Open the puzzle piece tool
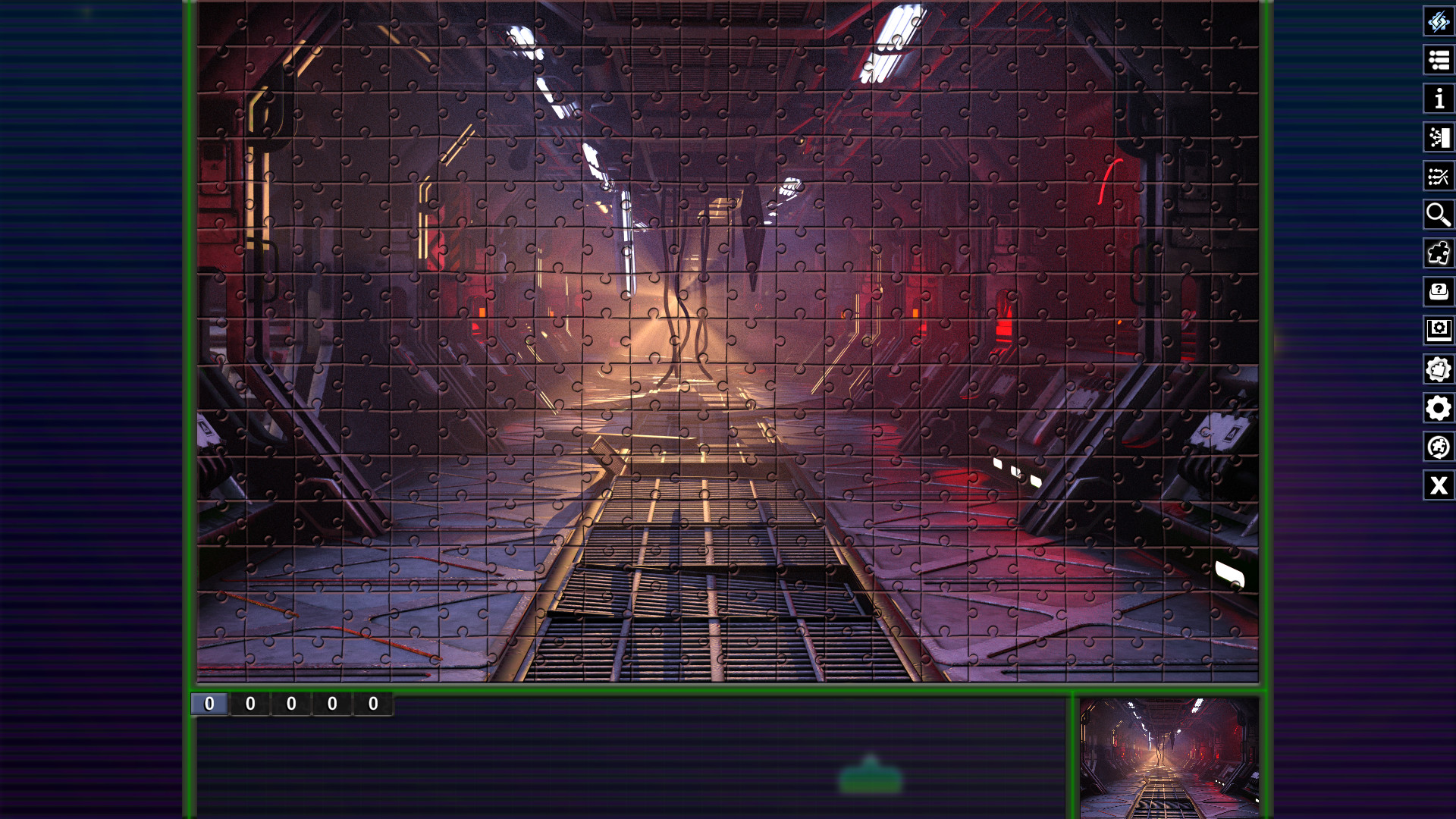 (x=1439, y=254)
